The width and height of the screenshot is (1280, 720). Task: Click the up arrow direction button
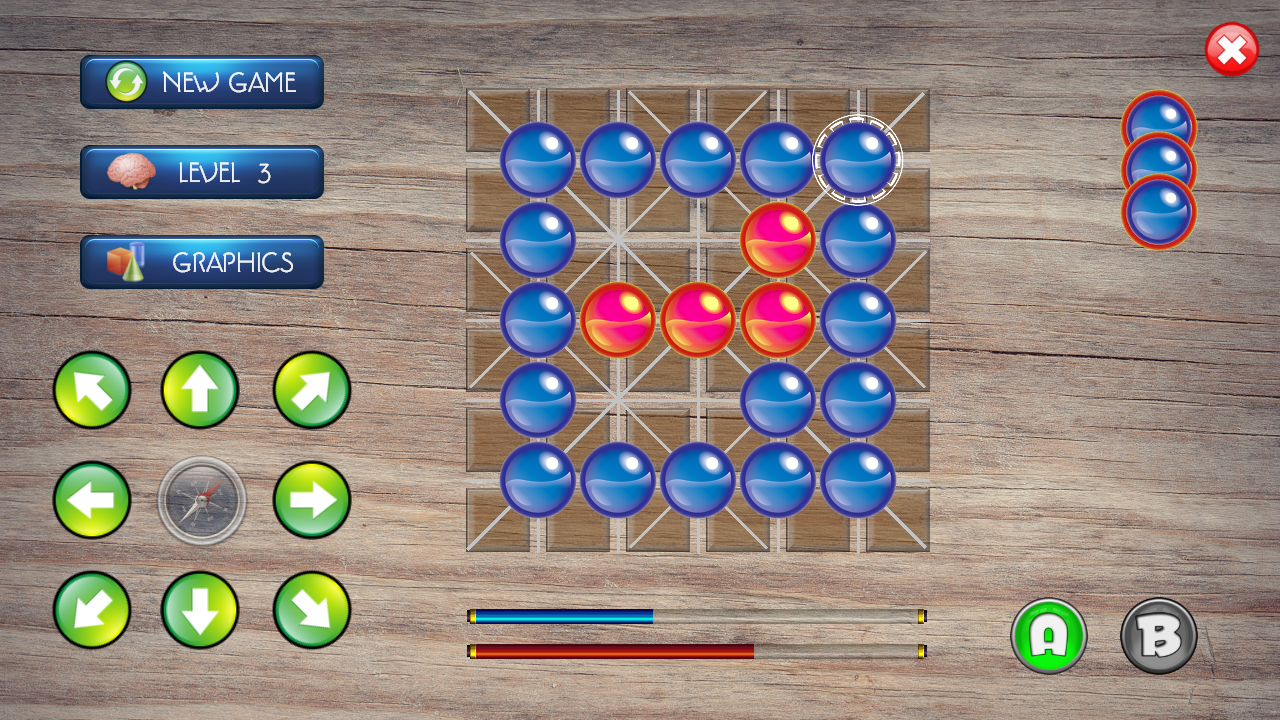[200, 390]
